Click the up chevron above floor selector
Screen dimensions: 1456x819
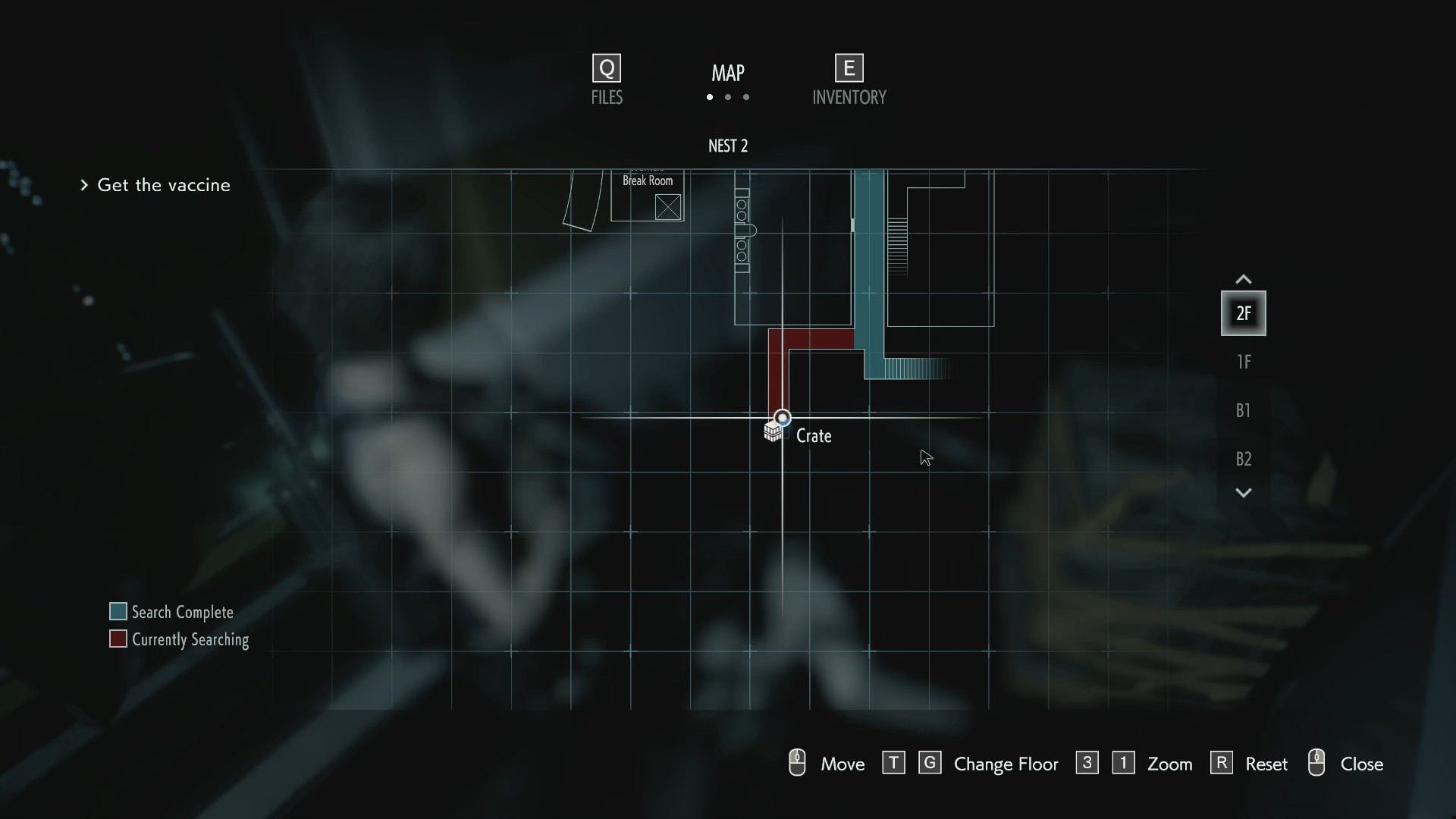tap(1243, 278)
